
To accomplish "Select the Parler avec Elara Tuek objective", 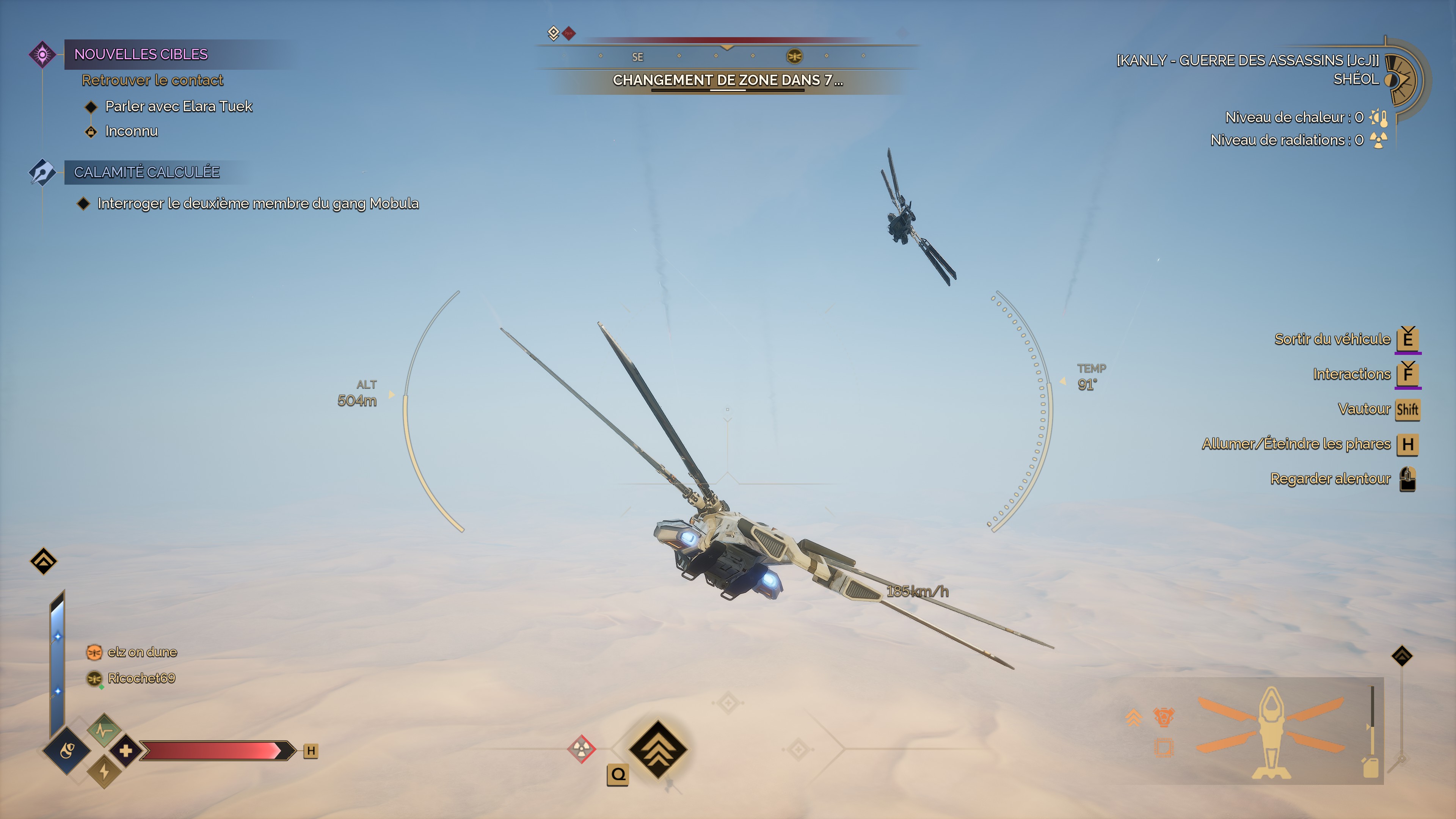I will pos(178,106).
